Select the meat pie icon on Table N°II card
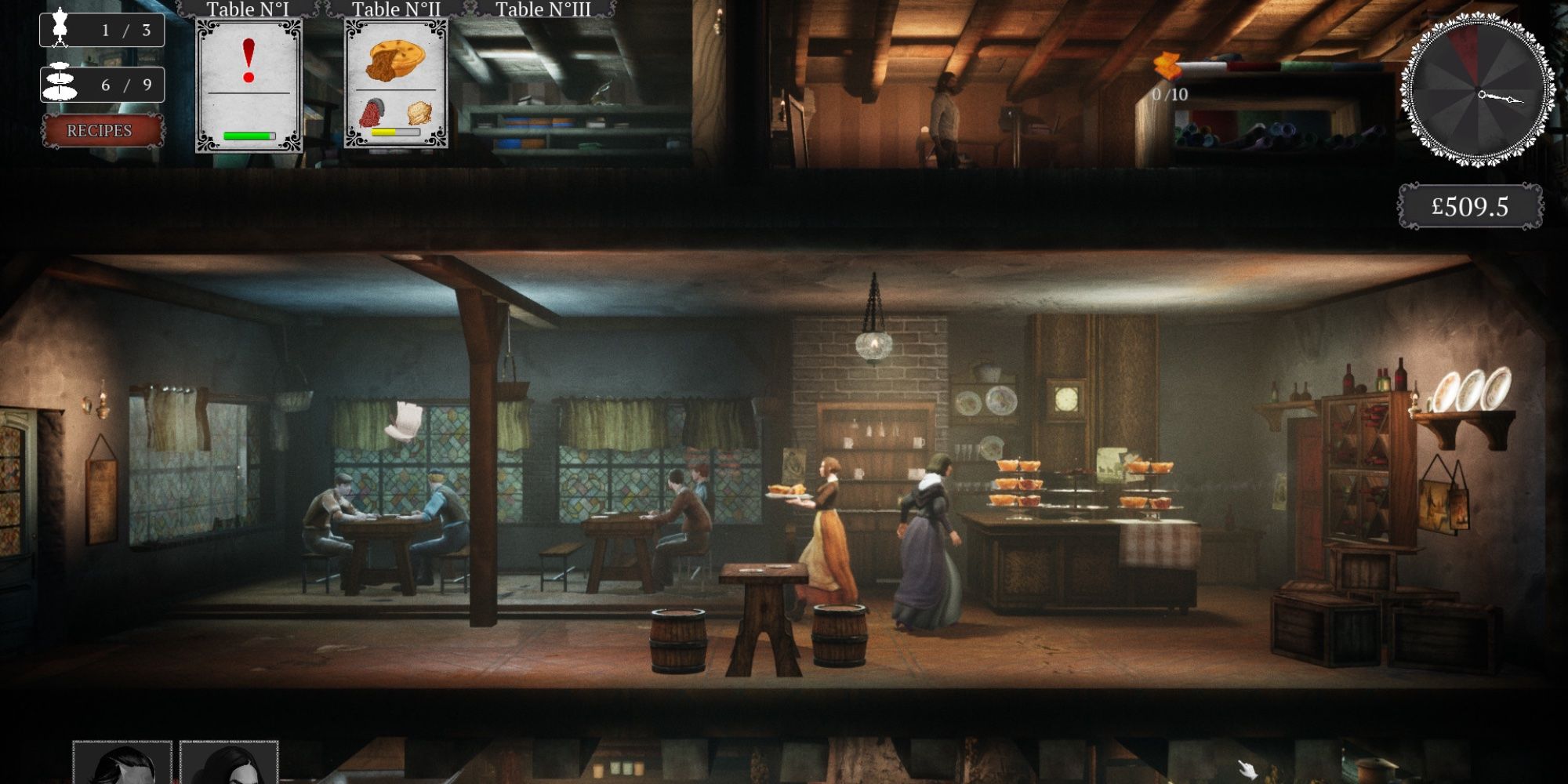This screenshot has width=1568, height=784. pyautogui.click(x=396, y=63)
